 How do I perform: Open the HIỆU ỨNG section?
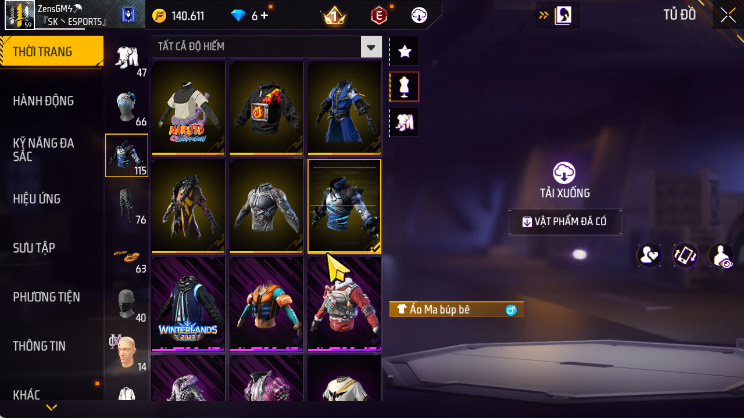[38, 199]
